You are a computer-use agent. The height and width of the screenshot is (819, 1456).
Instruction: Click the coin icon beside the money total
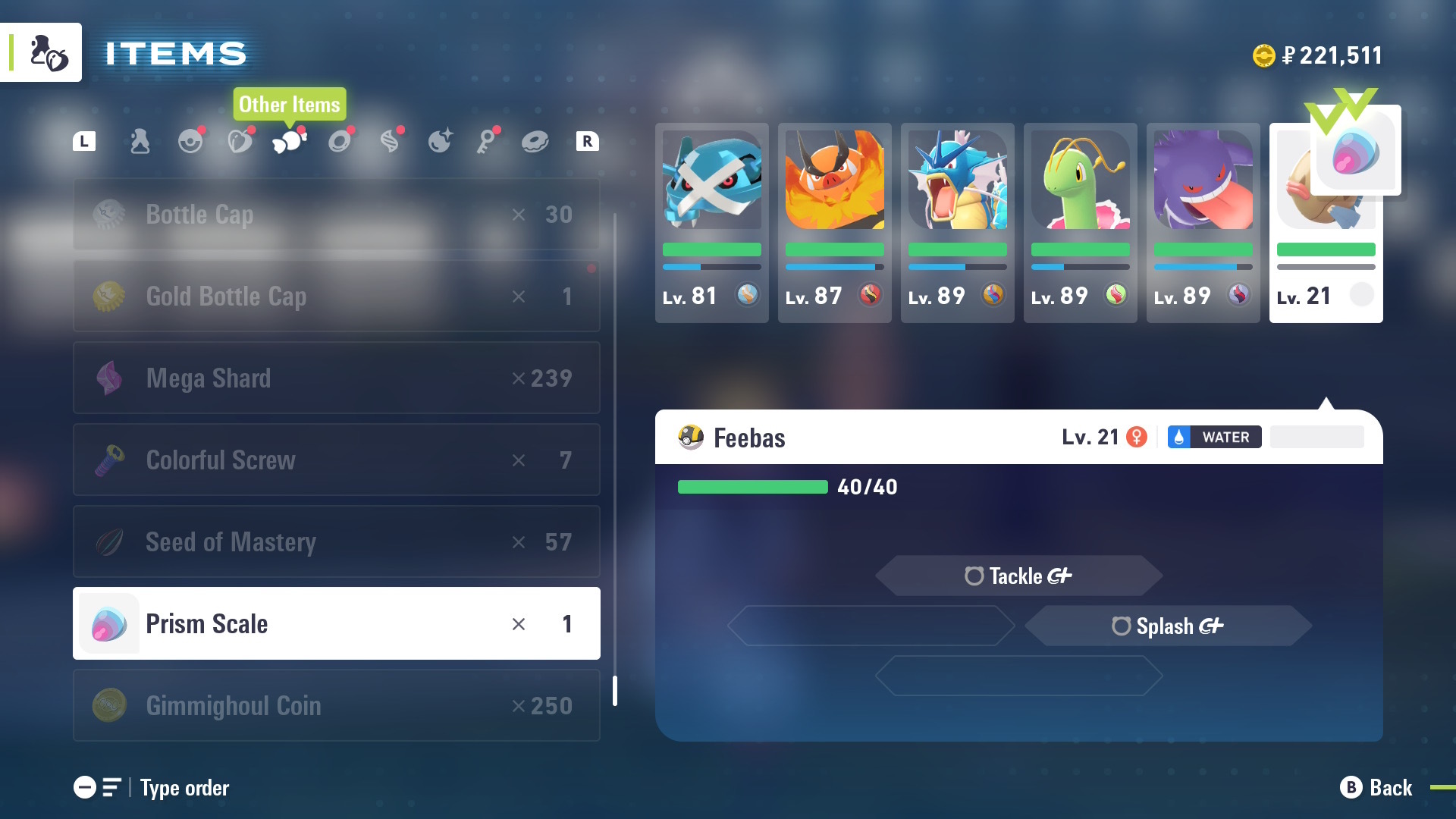(1265, 54)
